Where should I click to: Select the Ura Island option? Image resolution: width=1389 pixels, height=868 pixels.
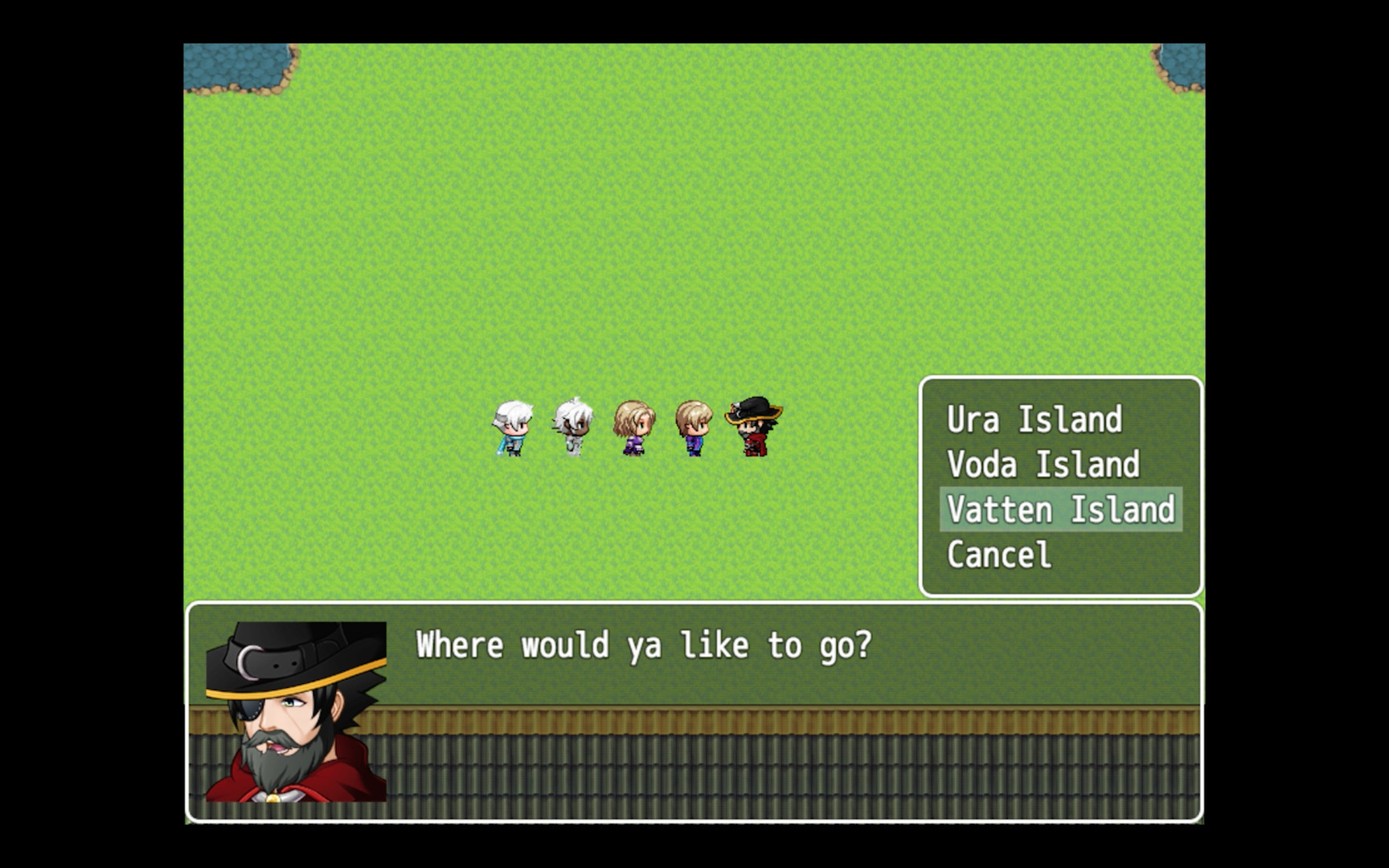(x=1034, y=419)
